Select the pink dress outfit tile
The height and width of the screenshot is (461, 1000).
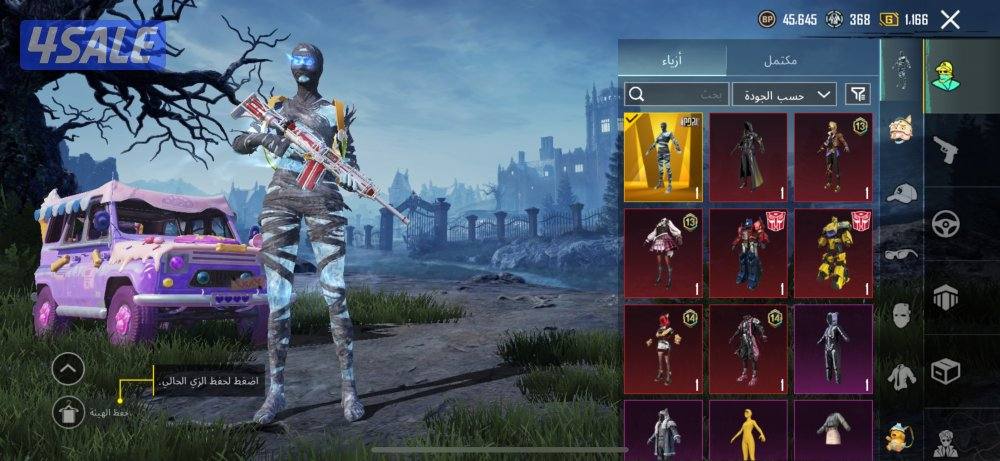click(x=663, y=252)
